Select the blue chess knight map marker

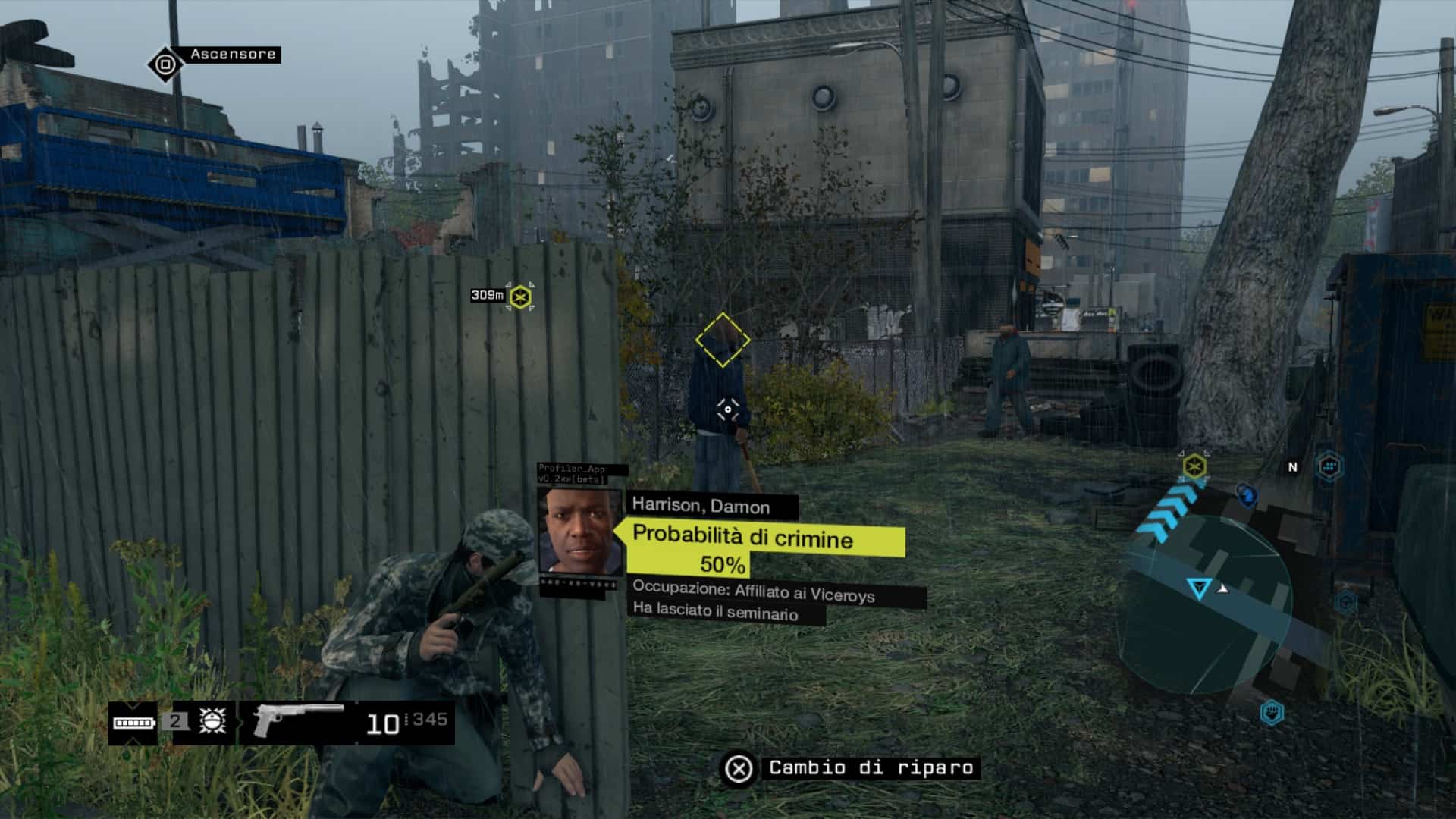coord(1246,495)
